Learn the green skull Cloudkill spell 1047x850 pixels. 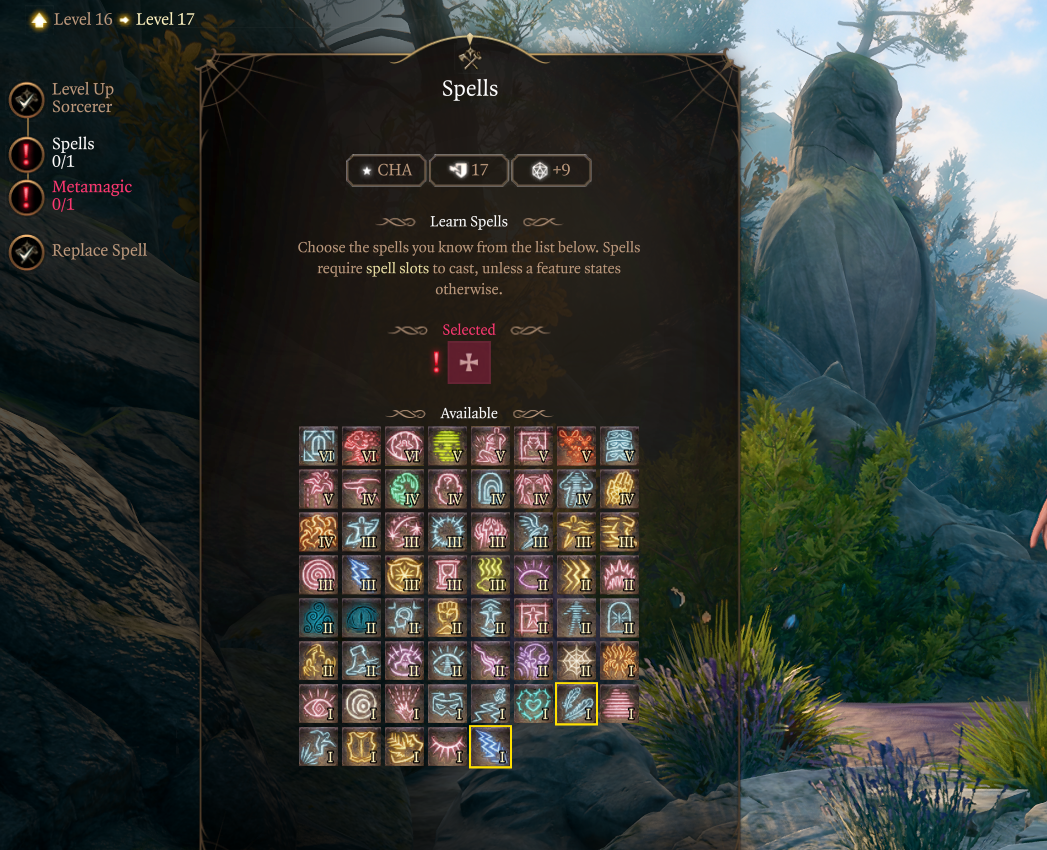click(447, 446)
